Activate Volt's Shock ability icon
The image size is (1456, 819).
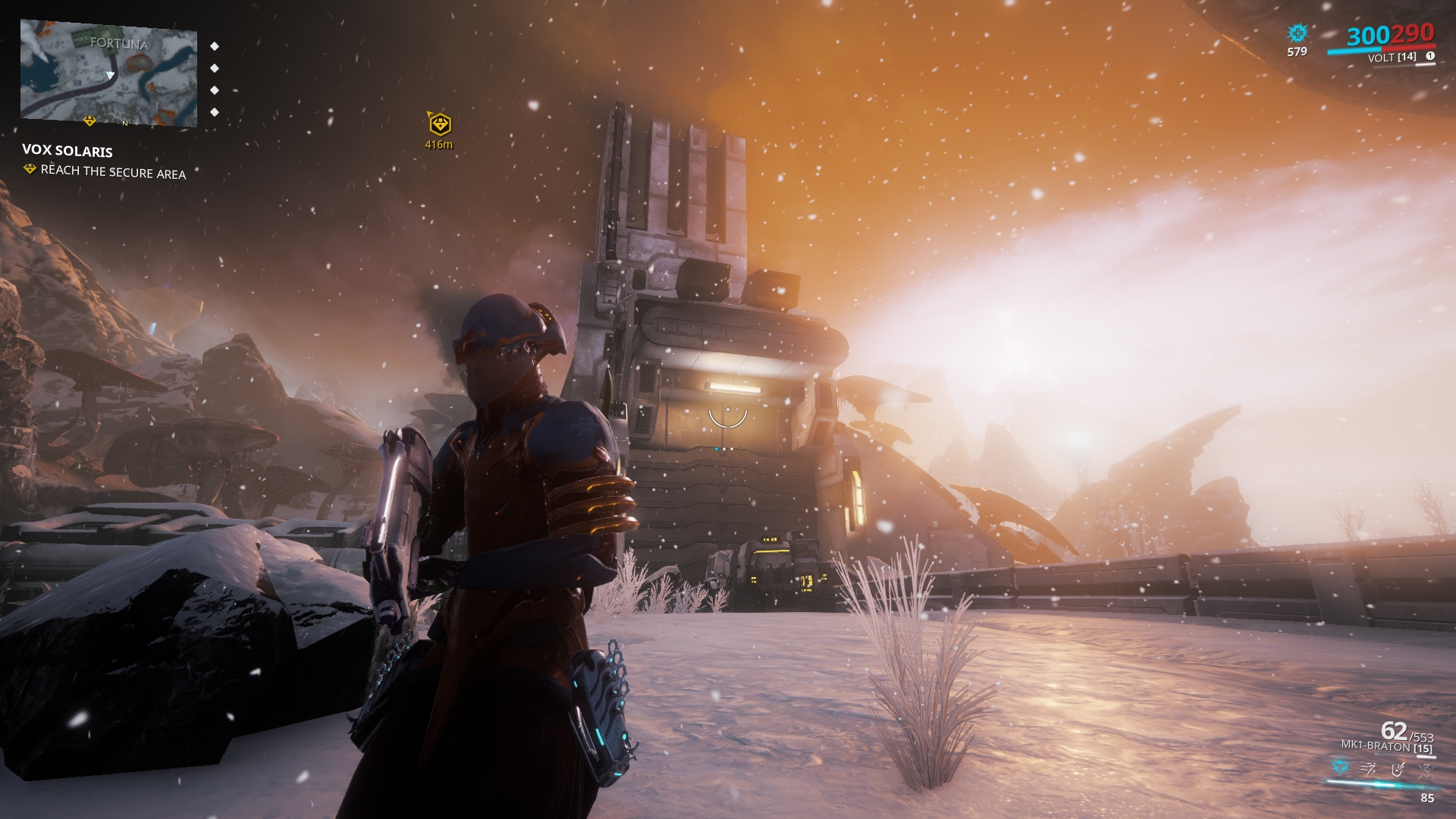click(x=1341, y=768)
